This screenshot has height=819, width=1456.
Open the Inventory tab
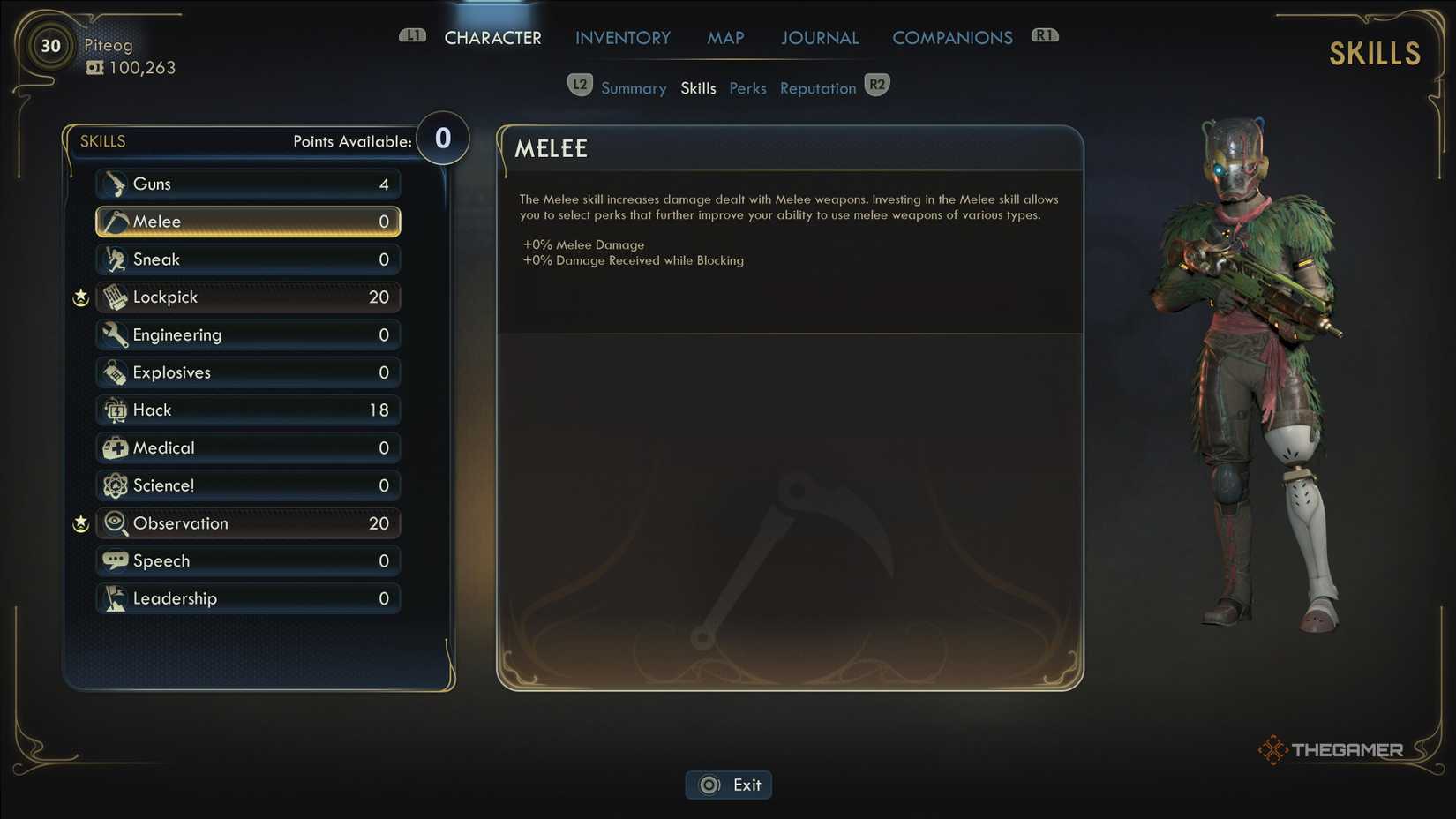coord(622,37)
